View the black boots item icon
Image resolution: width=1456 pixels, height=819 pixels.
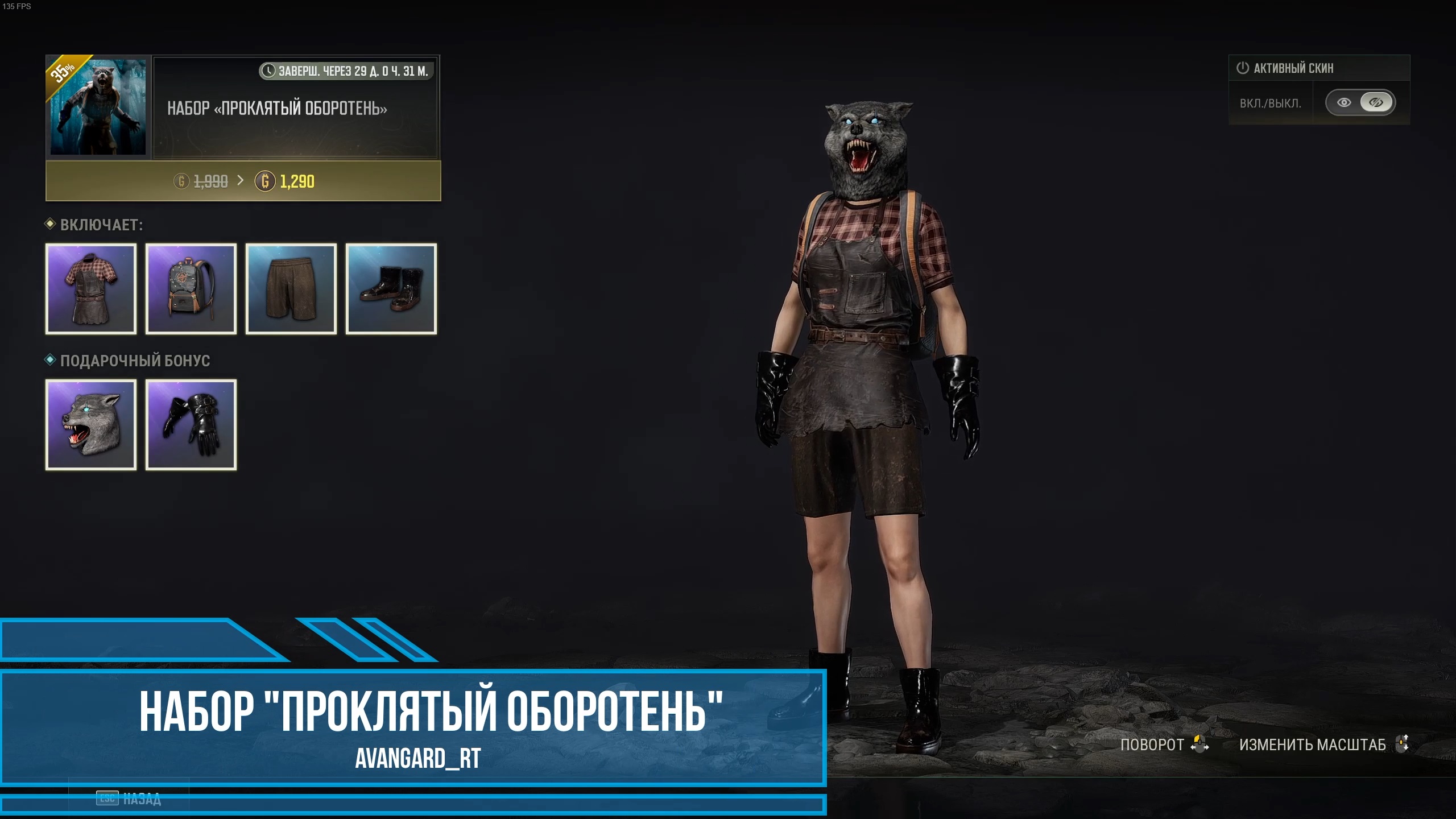(391, 289)
